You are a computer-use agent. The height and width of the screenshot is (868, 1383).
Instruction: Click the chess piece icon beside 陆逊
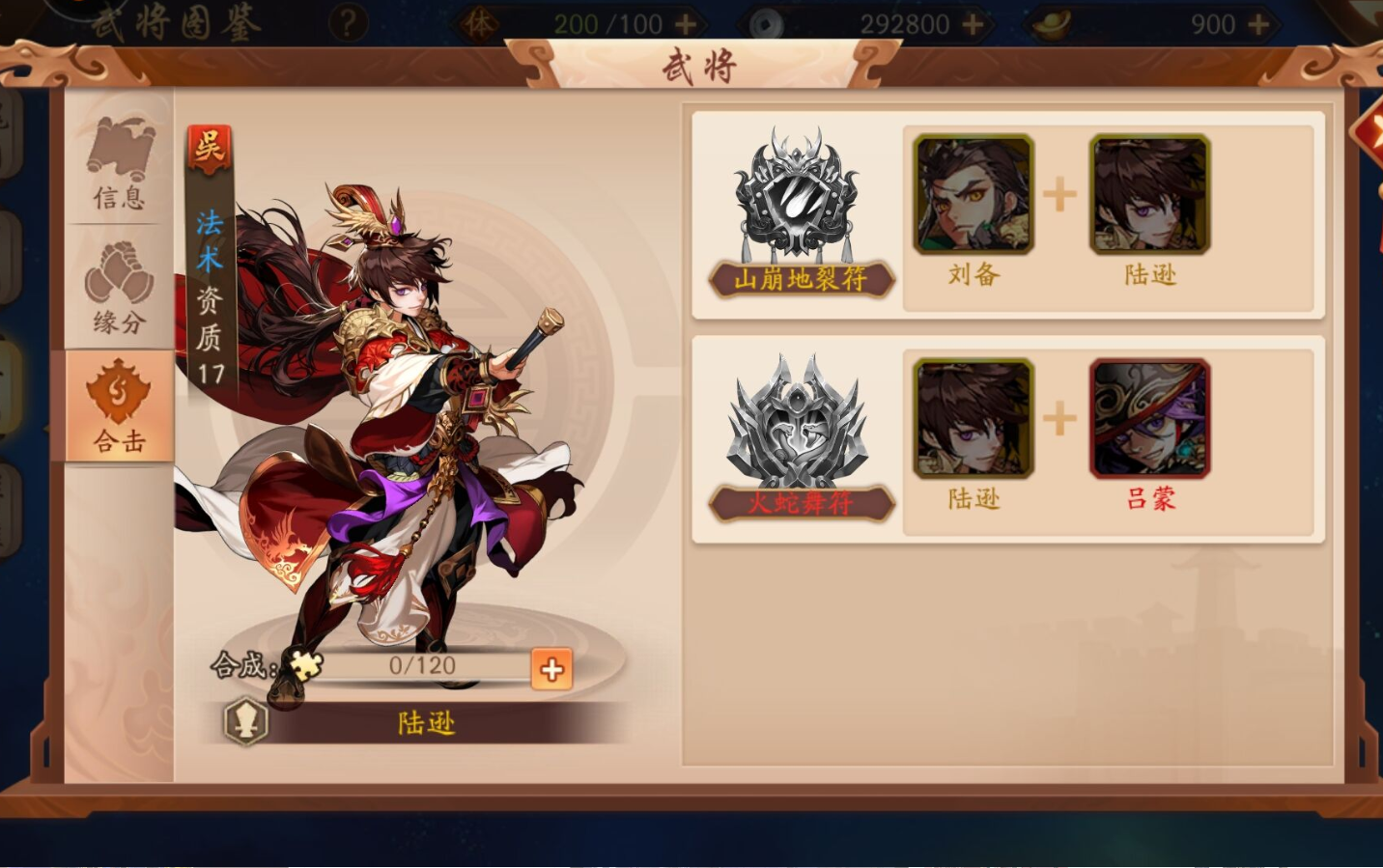244,723
